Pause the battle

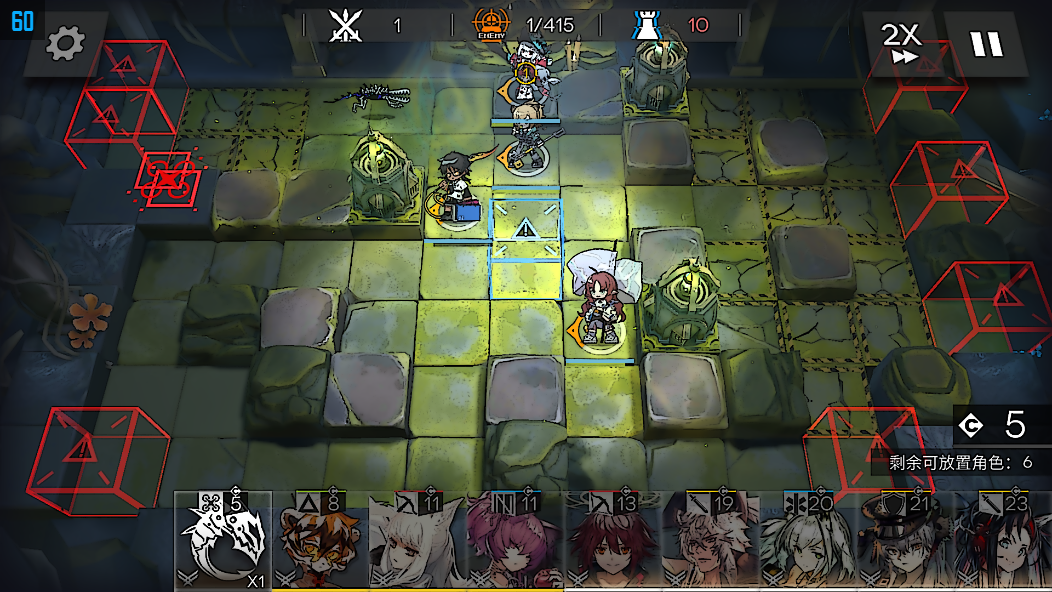click(985, 44)
